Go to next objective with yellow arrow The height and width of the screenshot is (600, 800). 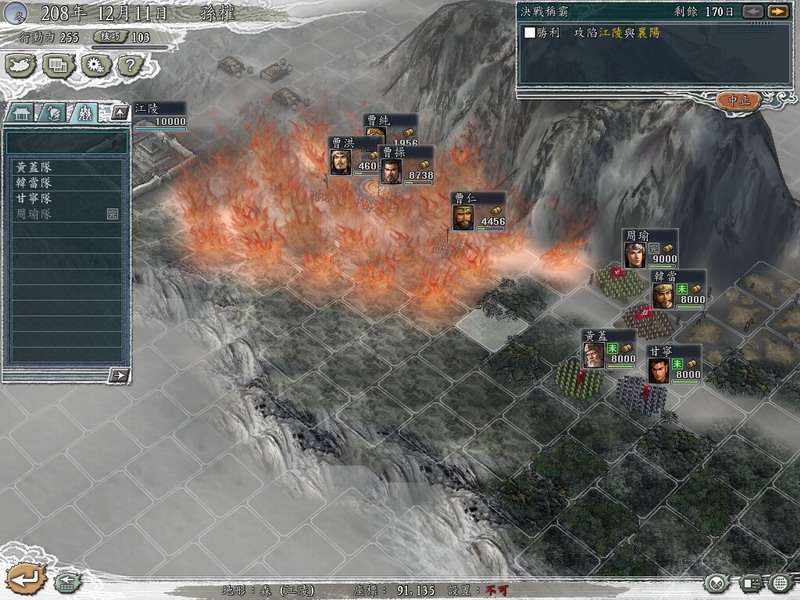[x=777, y=11]
